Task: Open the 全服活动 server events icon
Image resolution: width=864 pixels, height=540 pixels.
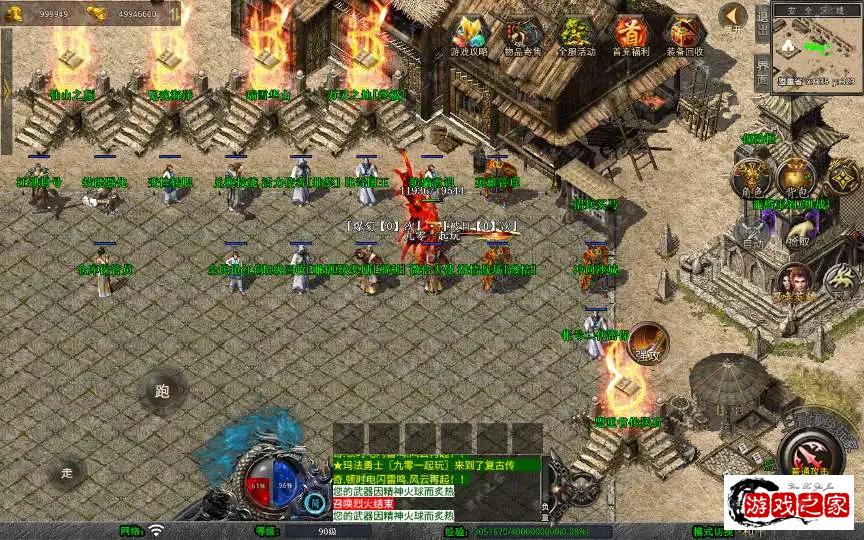Action: pos(577,36)
